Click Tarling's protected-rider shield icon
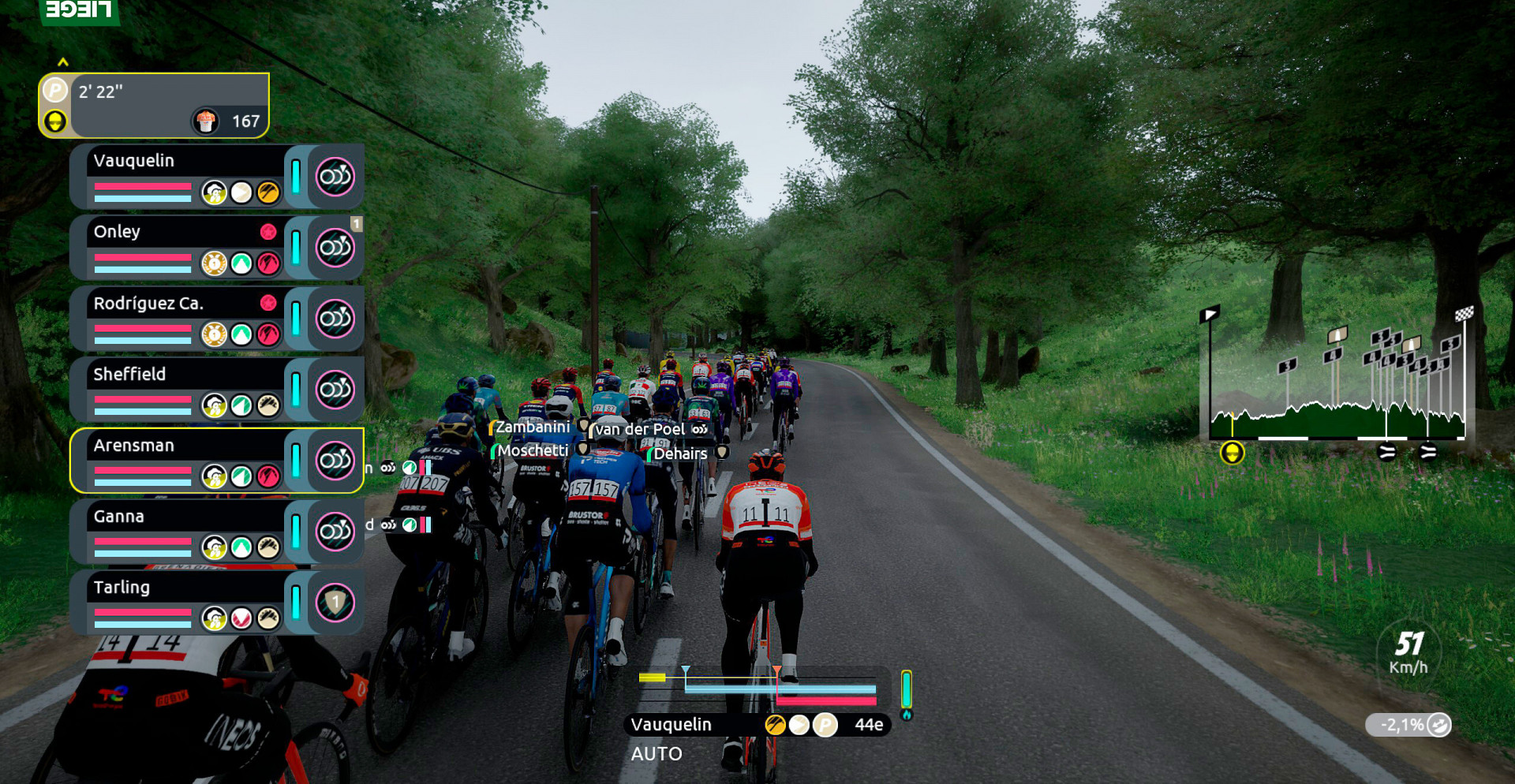Screen dimensions: 1515x784 click(335, 603)
